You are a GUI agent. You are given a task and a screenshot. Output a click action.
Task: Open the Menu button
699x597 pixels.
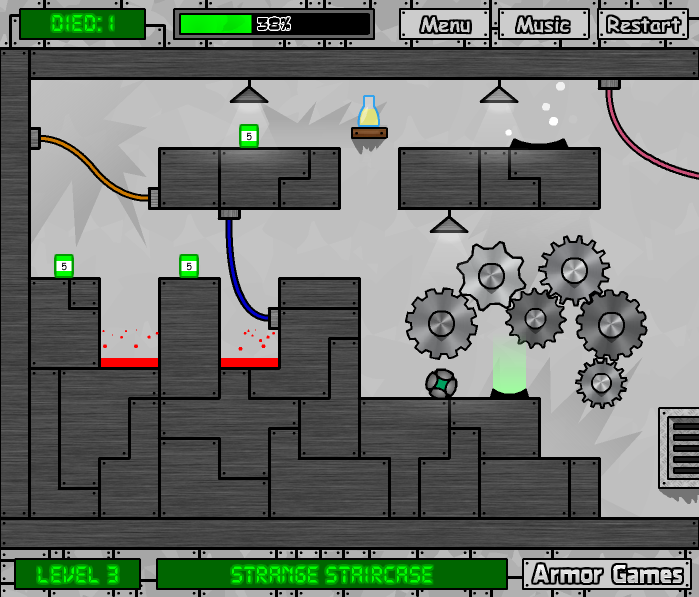click(445, 25)
